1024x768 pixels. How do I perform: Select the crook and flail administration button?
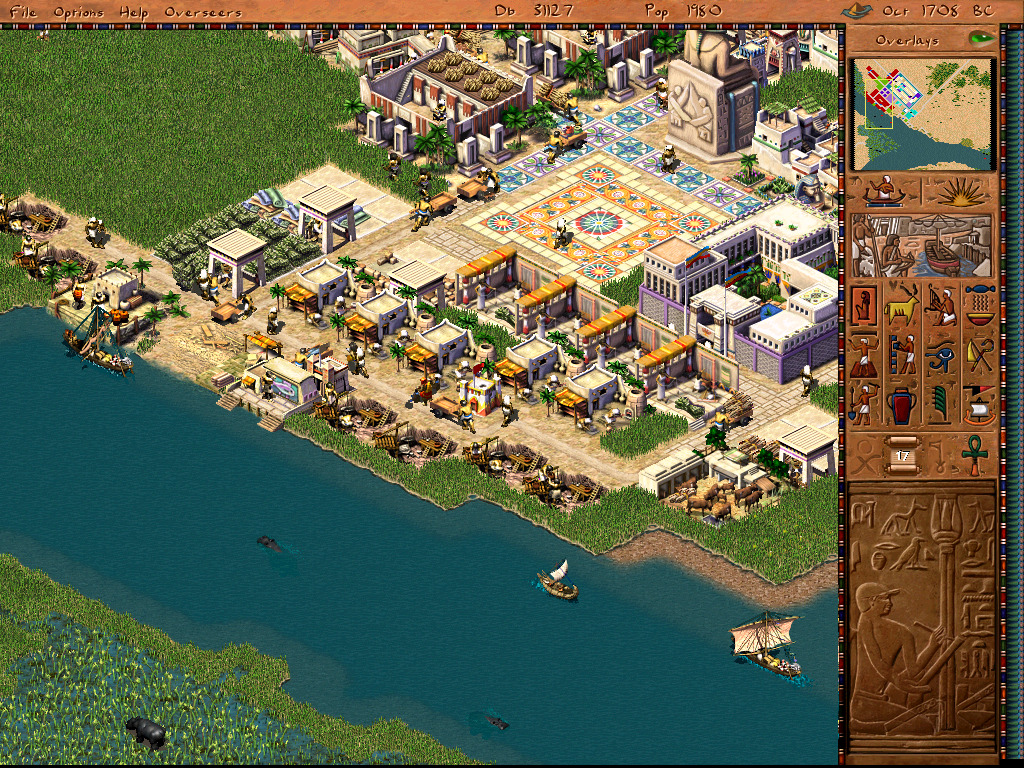[980, 354]
